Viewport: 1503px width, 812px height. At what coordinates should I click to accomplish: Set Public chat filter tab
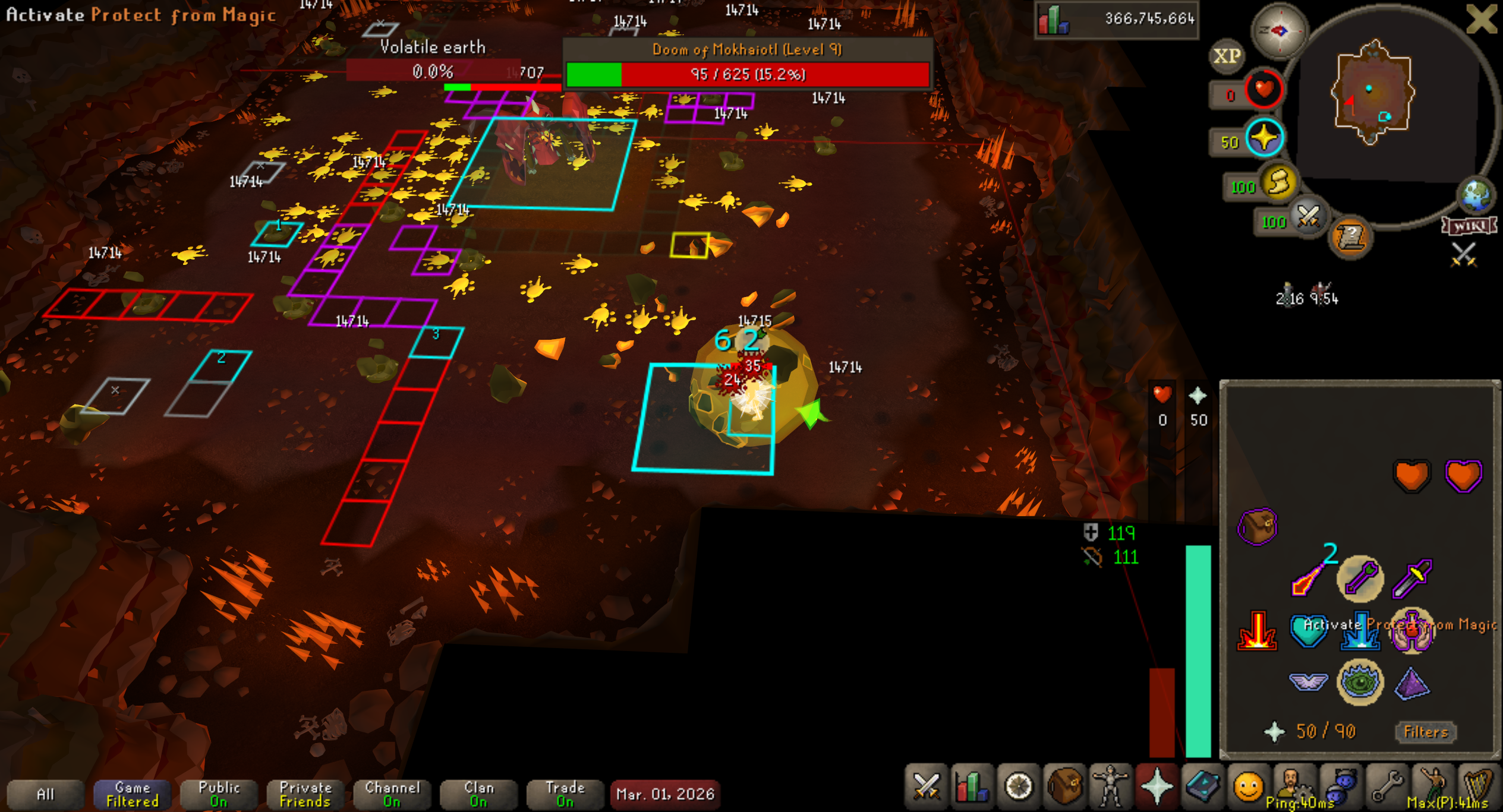219,794
